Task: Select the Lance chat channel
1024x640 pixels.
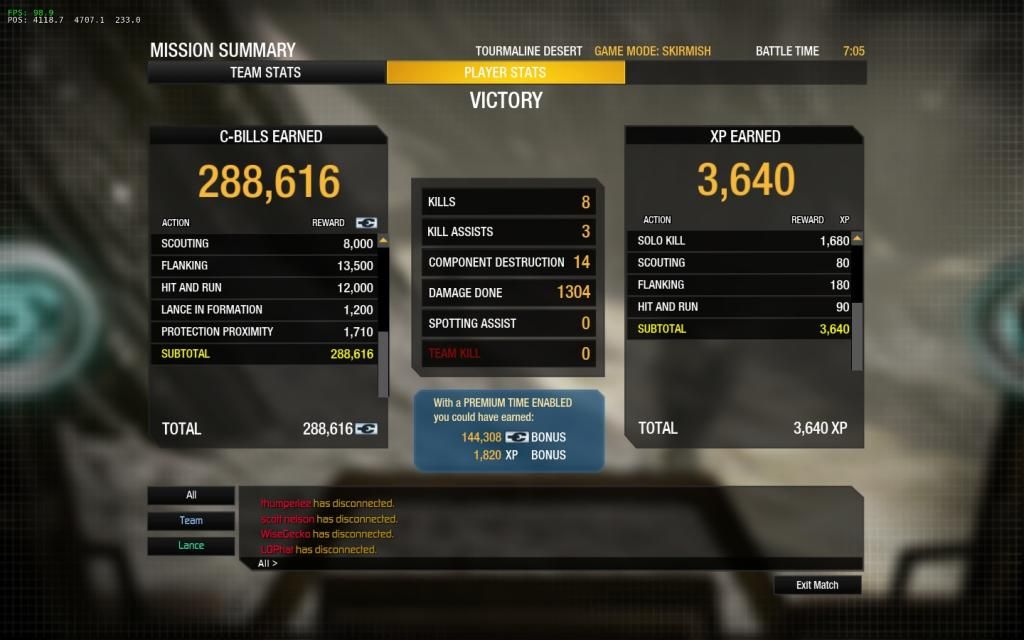Action: (191, 546)
